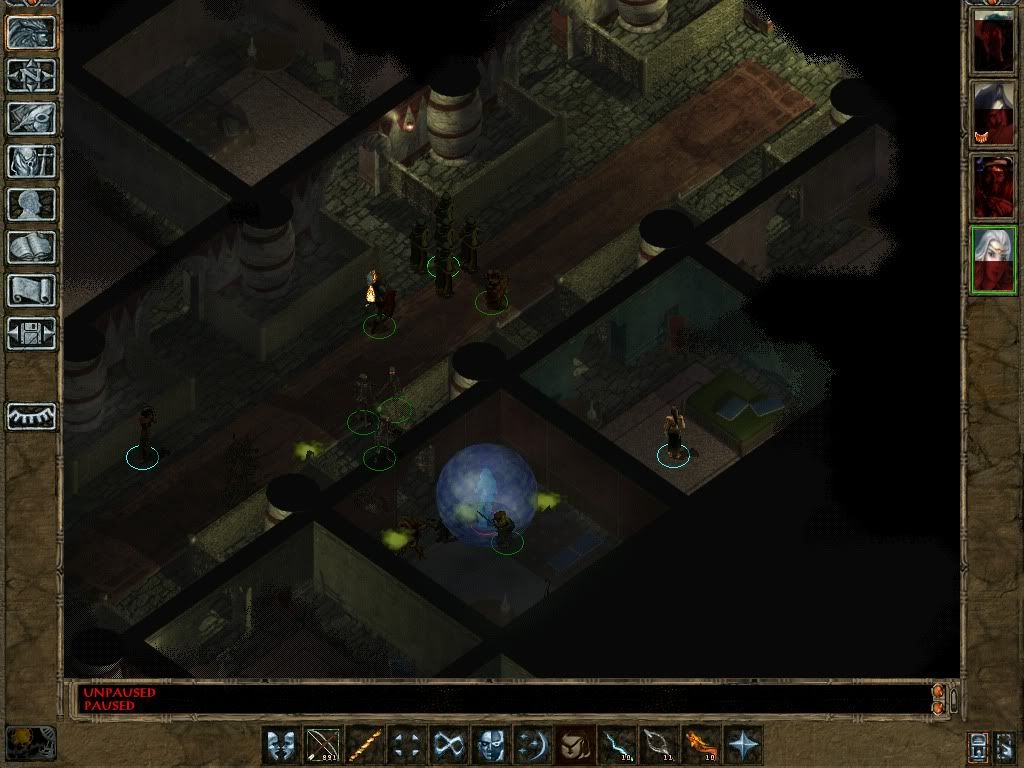1024x768 pixels.
Task: Select the white-hooded character portrait
Action: pyautogui.click(x=993, y=114)
